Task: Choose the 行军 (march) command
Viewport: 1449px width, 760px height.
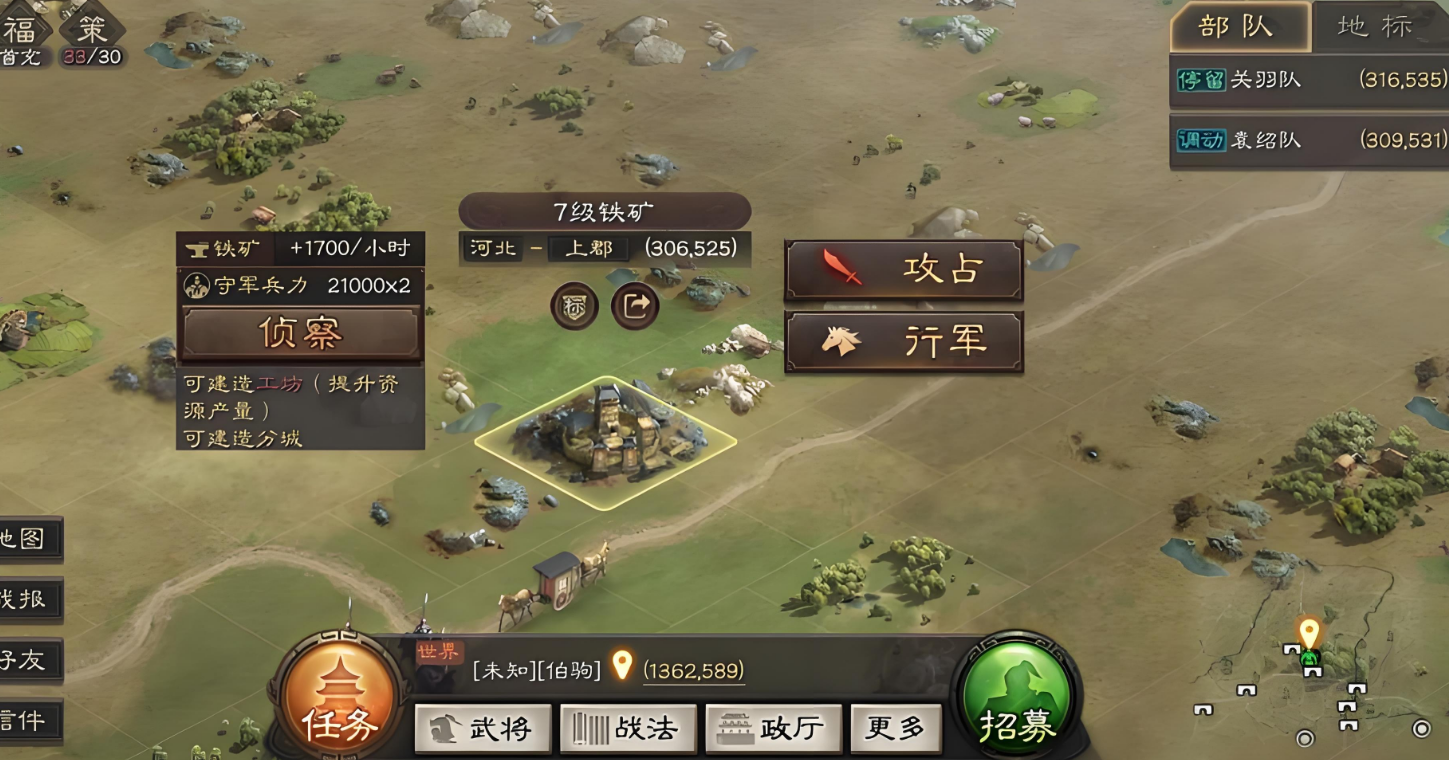Action: [903, 342]
